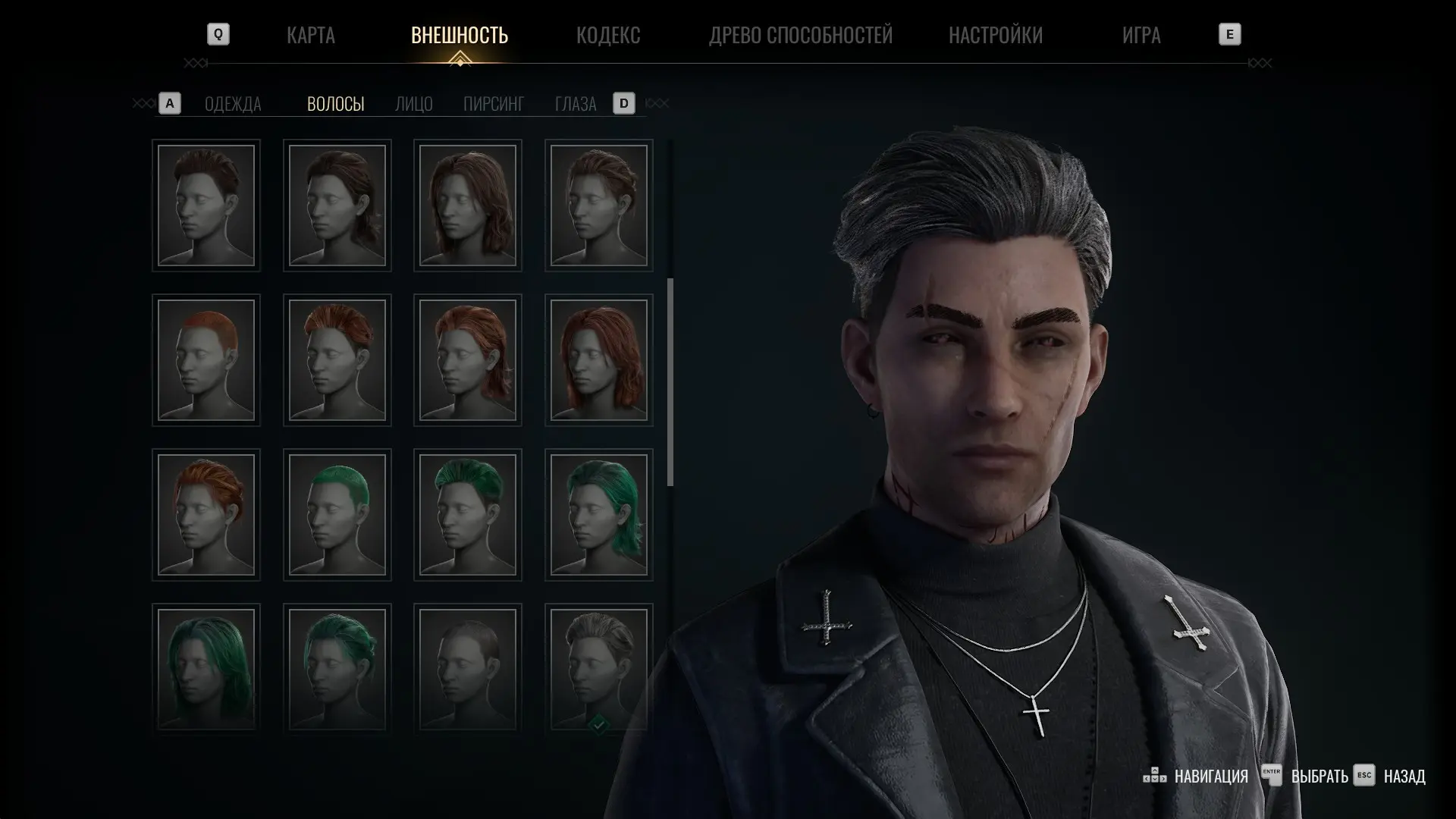Pick the gray slicked-back hairstyle with checkmark
Image resolution: width=1456 pixels, height=819 pixels.
[x=599, y=668]
